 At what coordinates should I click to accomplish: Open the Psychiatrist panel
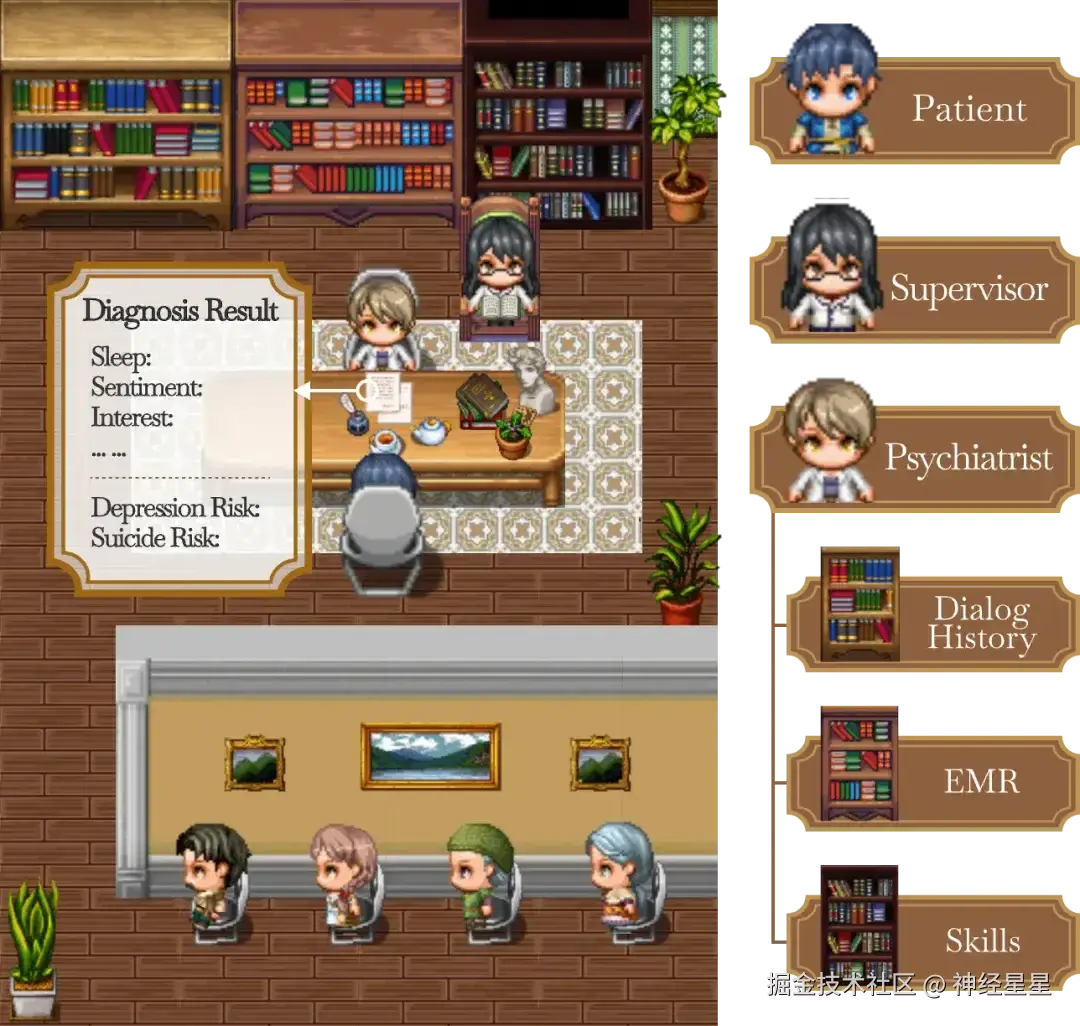[x=912, y=458]
